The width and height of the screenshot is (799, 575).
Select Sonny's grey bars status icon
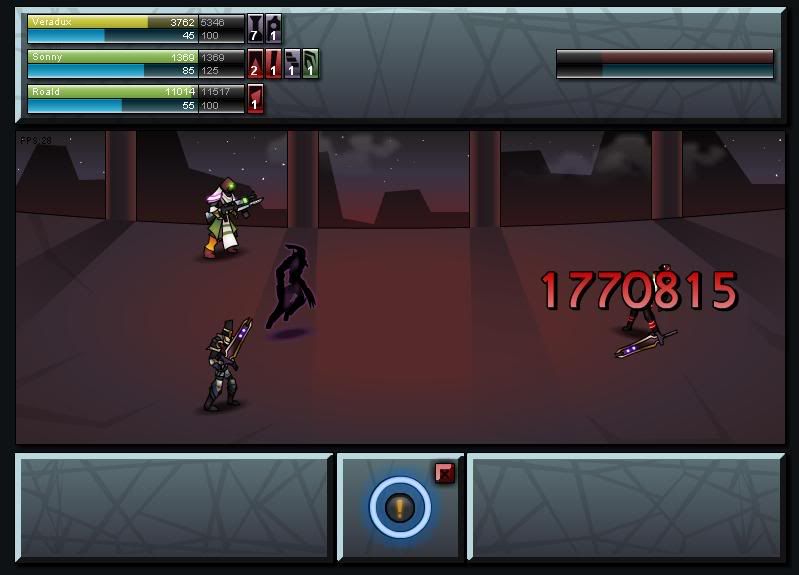pos(292,63)
